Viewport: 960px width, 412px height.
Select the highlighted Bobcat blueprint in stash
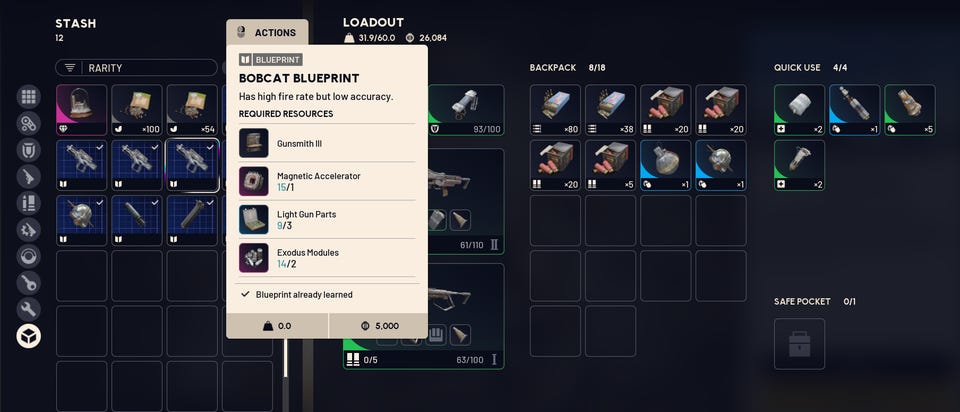[192, 165]
